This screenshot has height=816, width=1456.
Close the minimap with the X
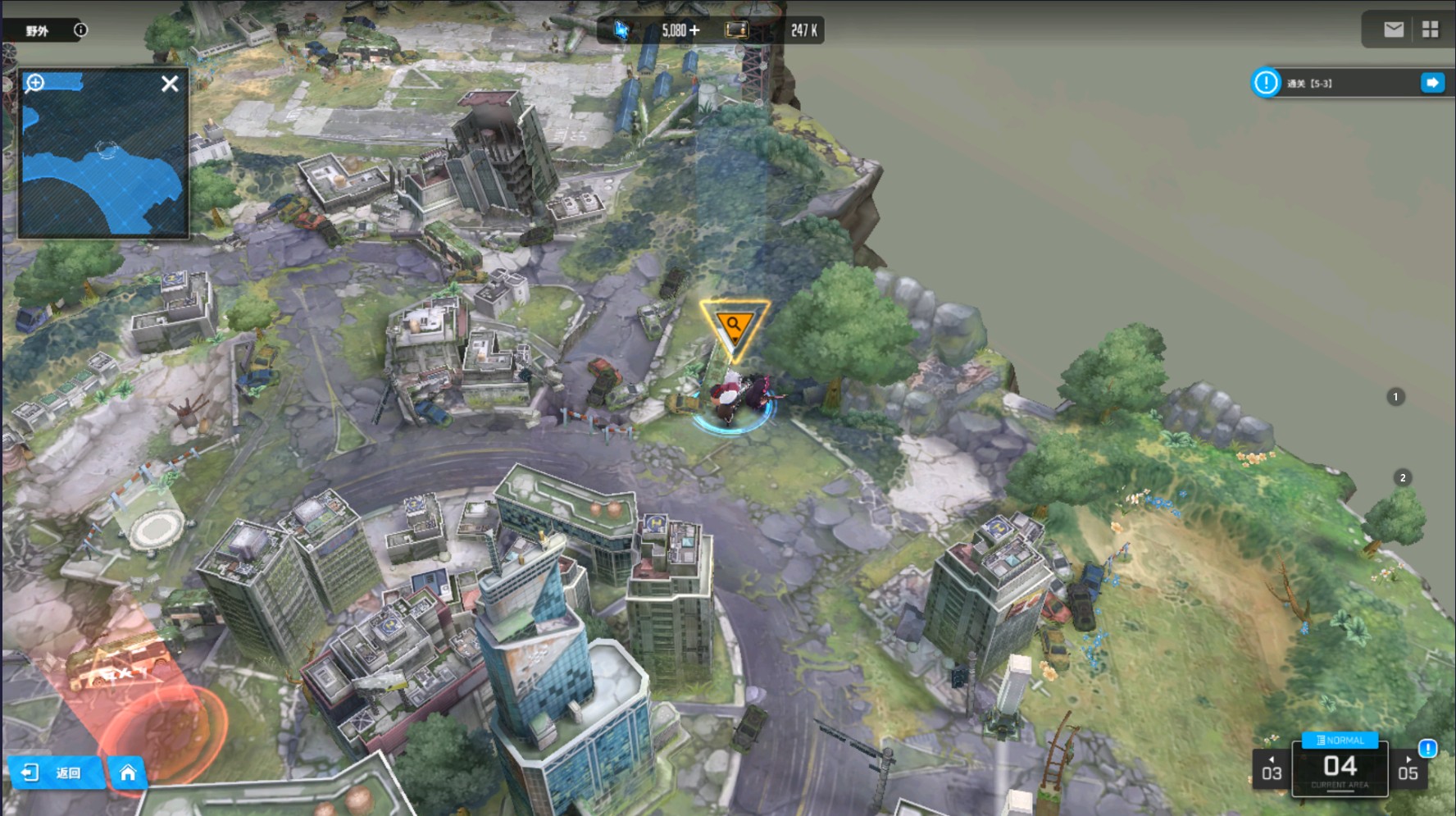pyautogui.click(x=170, y=84)
